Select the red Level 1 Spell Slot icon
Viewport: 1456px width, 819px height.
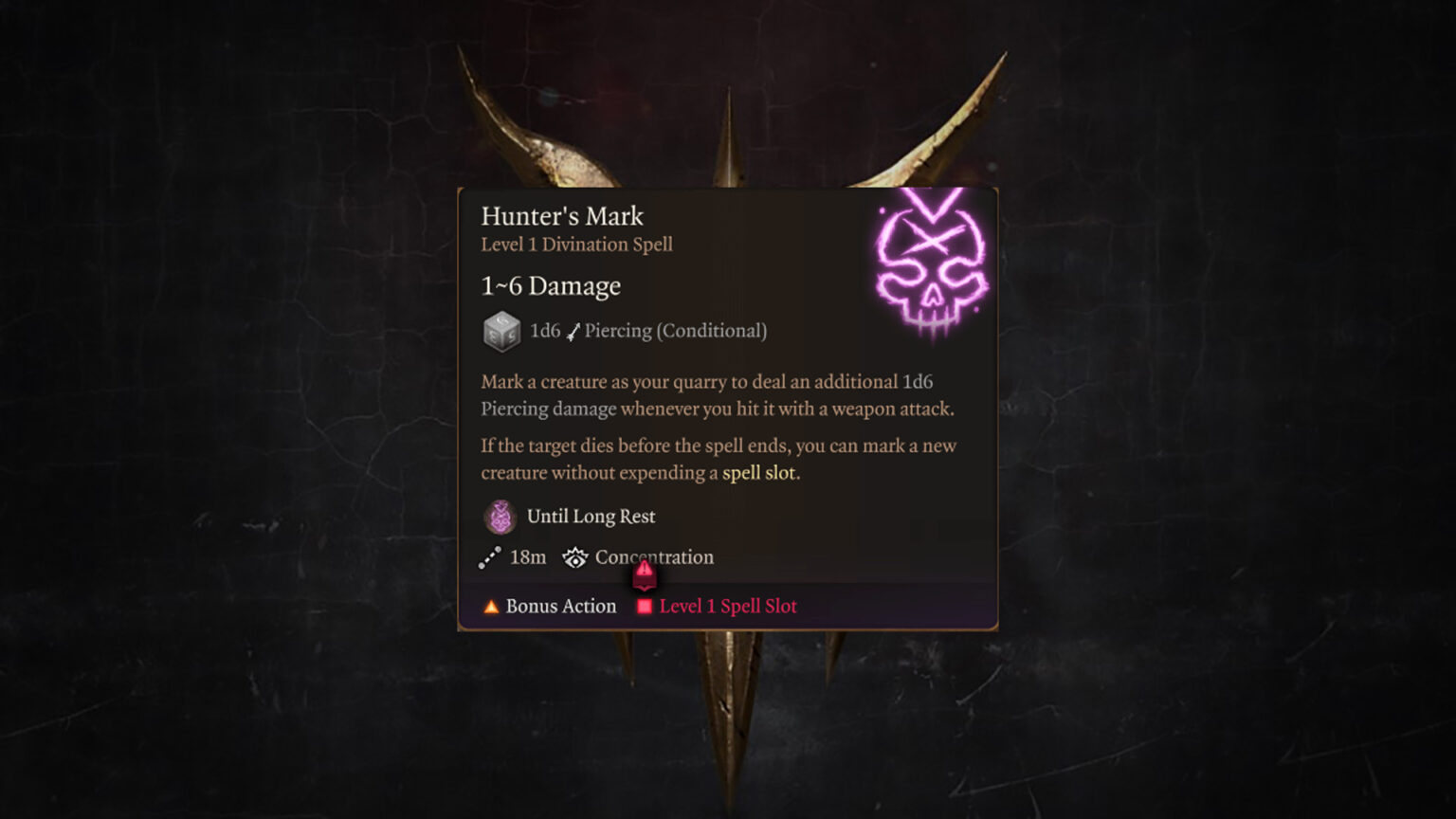point(644,606)
